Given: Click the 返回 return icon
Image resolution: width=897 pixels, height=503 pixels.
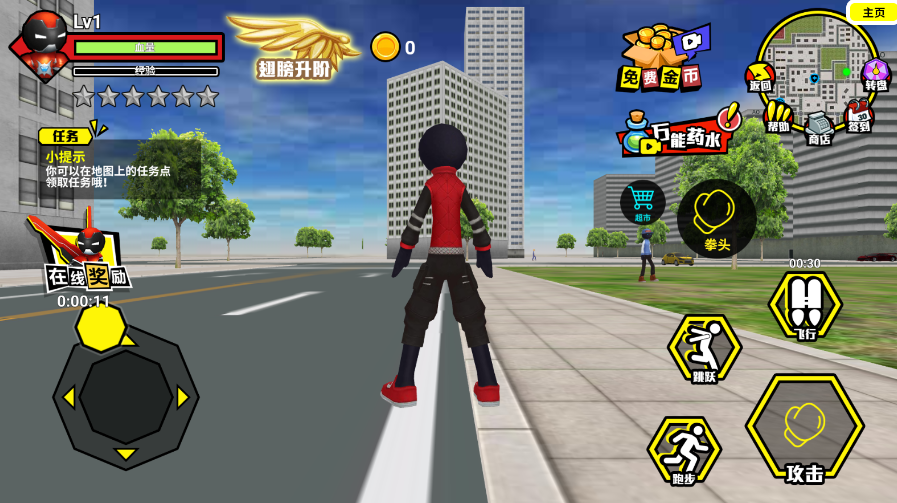Looking at the screenshot, I should coord(760,77).
